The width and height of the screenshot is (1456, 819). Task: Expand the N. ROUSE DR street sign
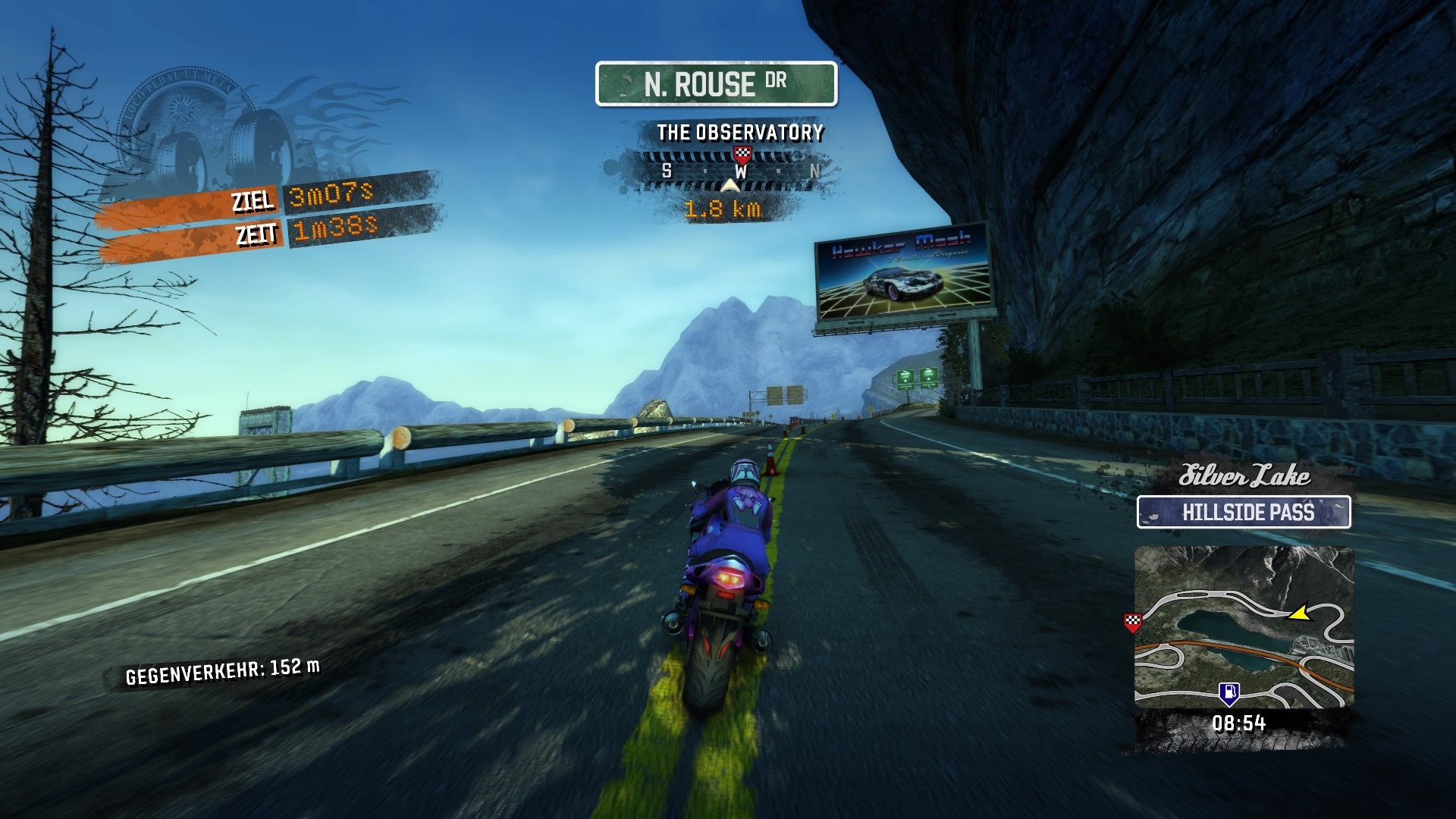[716, 84]
